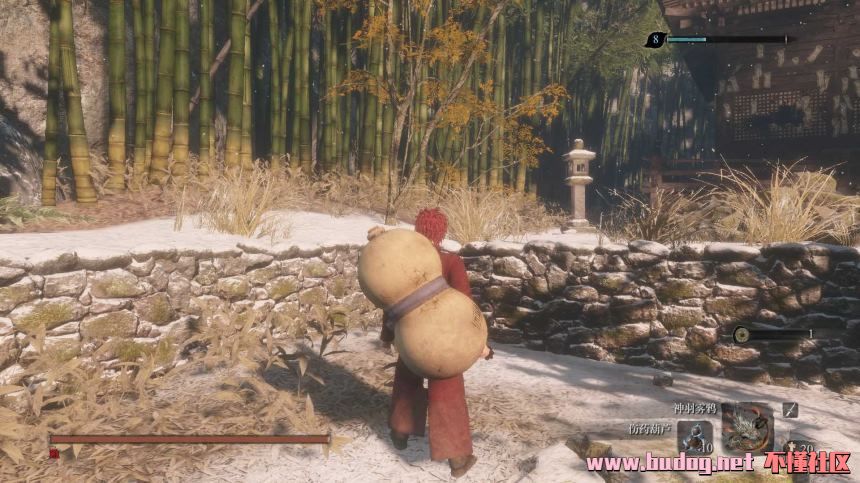Select the Healing Gourd quick item slot

692,436
